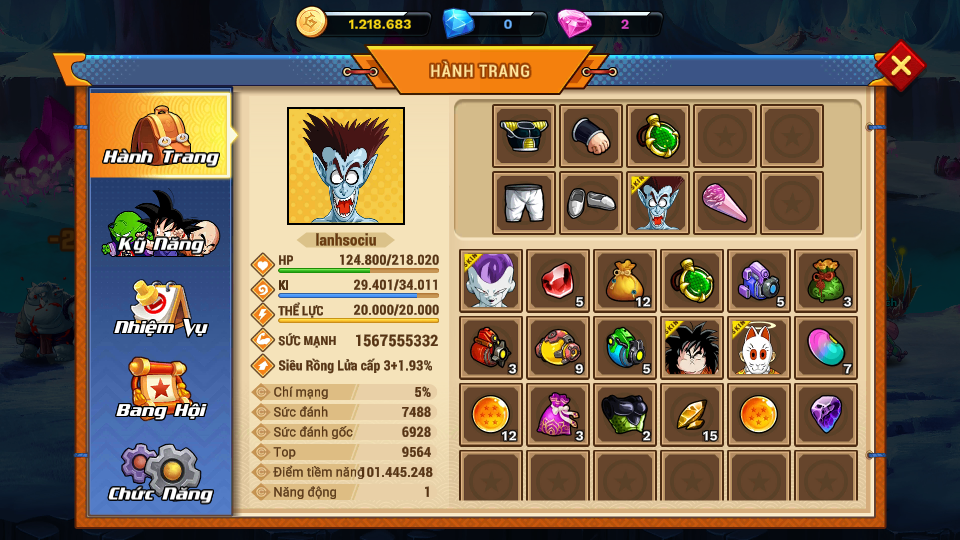Click the equipped pink ice cream cone
This screenshot has width=960, height=540.
725,203
